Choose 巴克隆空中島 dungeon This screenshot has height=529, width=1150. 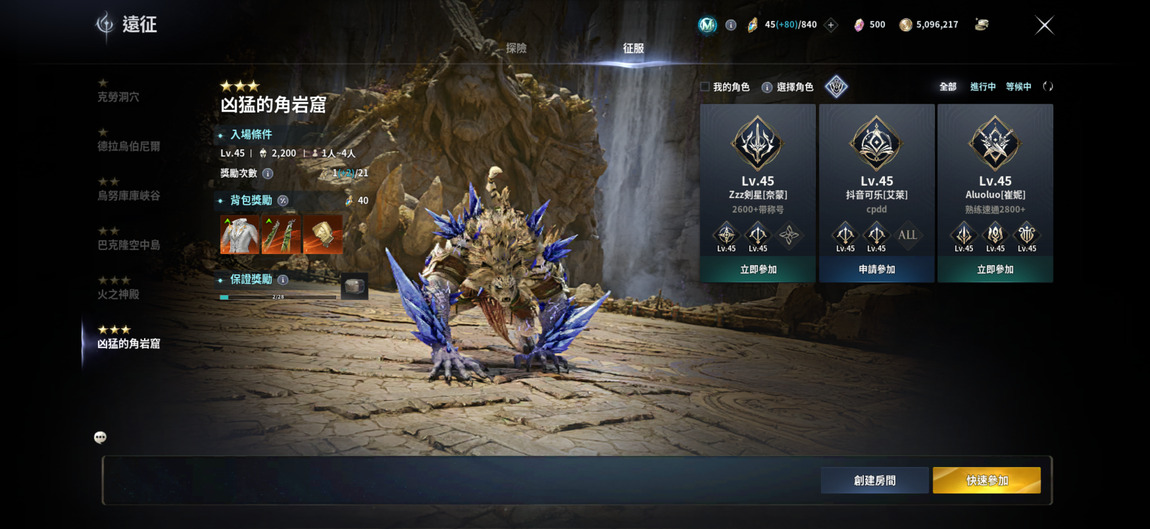pos(128,244)
